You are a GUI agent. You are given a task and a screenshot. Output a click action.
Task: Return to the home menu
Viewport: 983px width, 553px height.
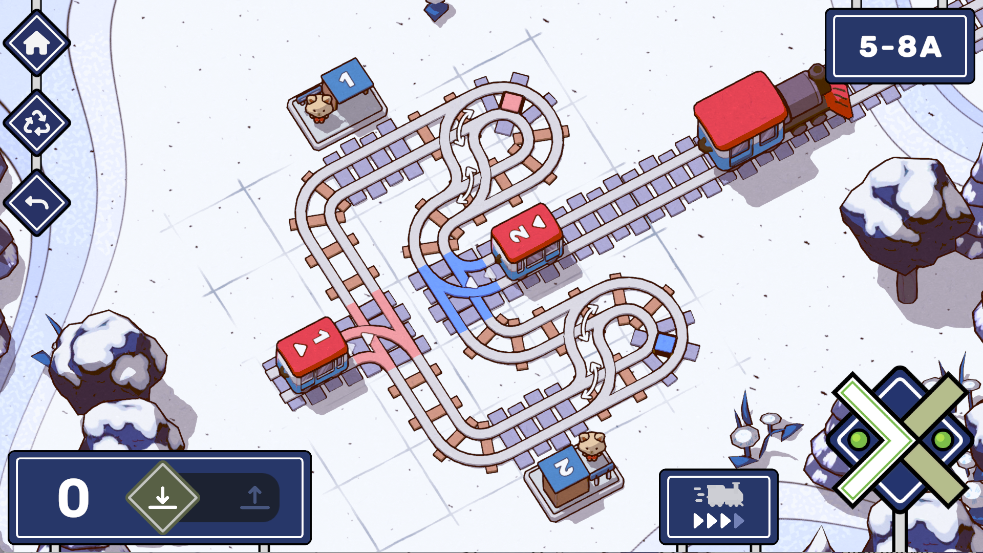click(37, 43)
